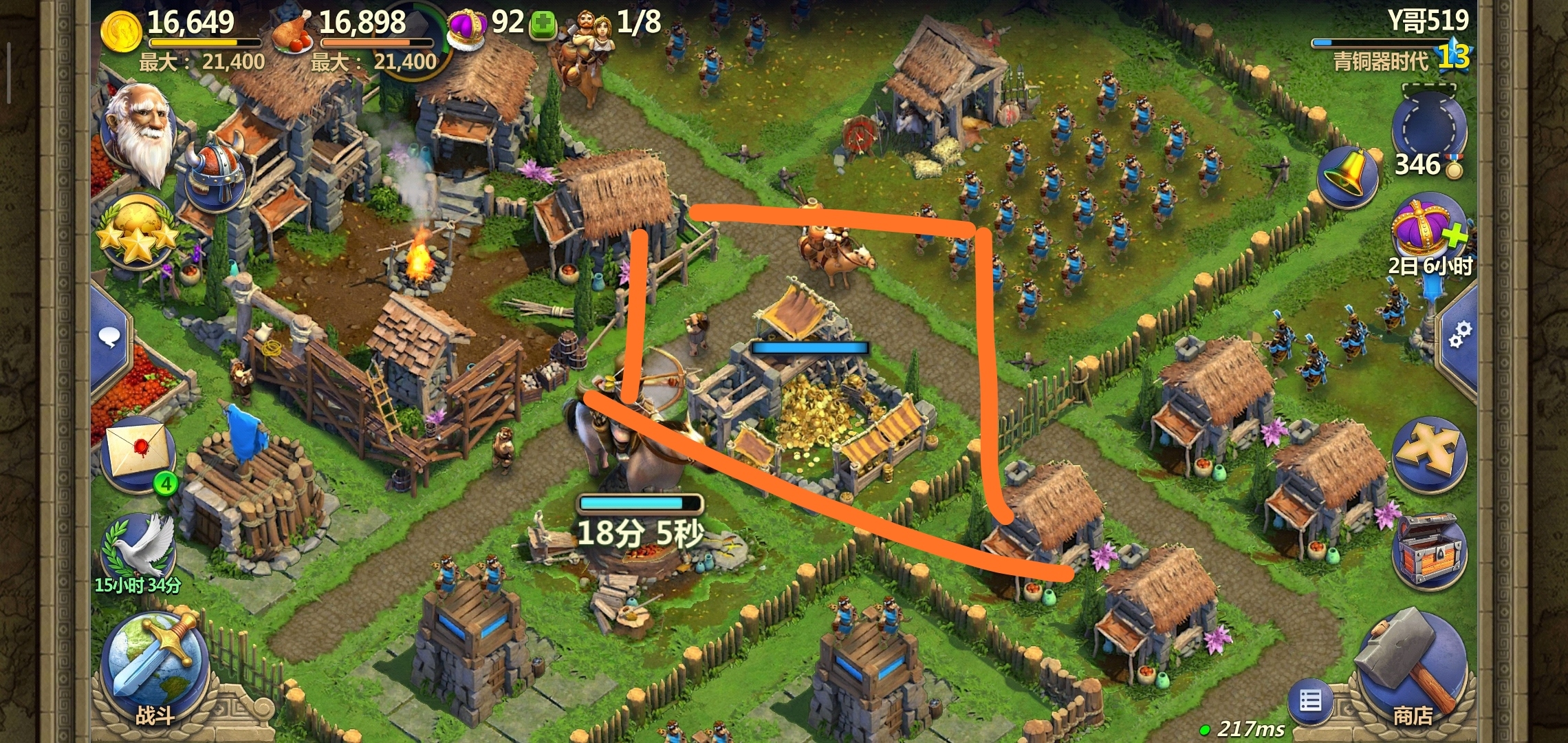Open the golden bell notifications
The height and width of the screenshot is (743, 1568).
coord(1348,175)
